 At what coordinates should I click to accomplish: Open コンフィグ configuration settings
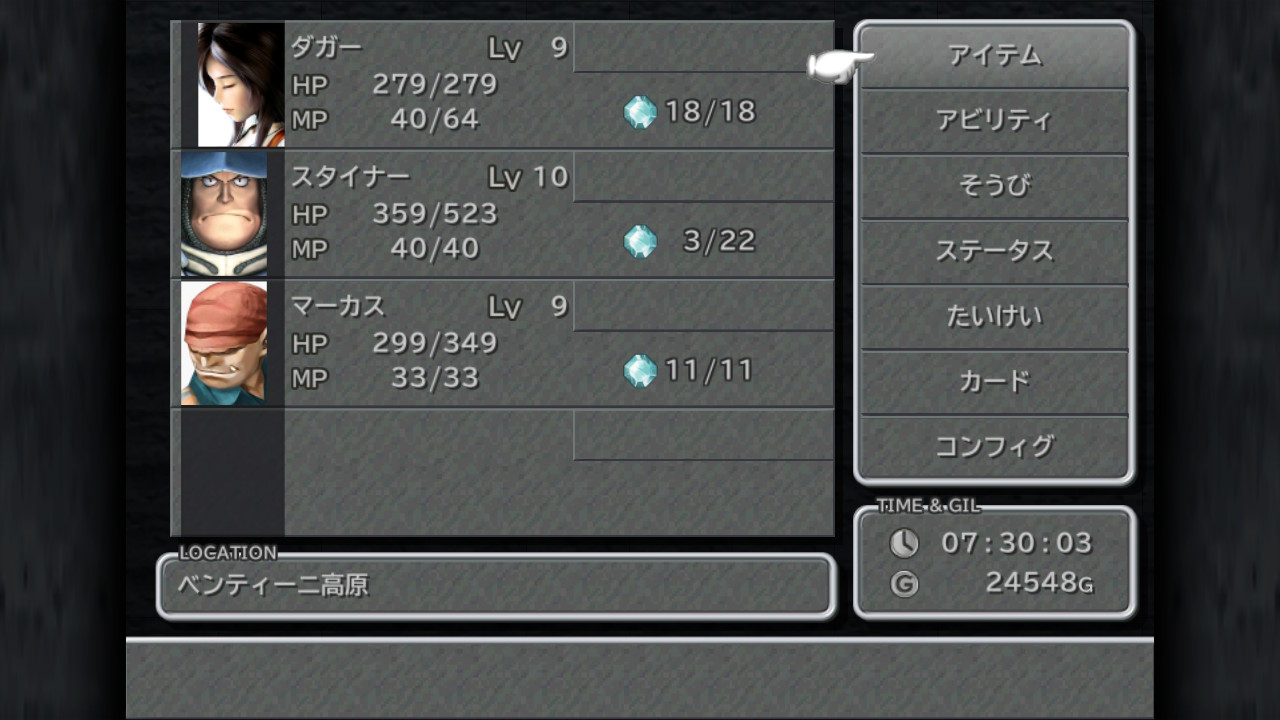995,447
